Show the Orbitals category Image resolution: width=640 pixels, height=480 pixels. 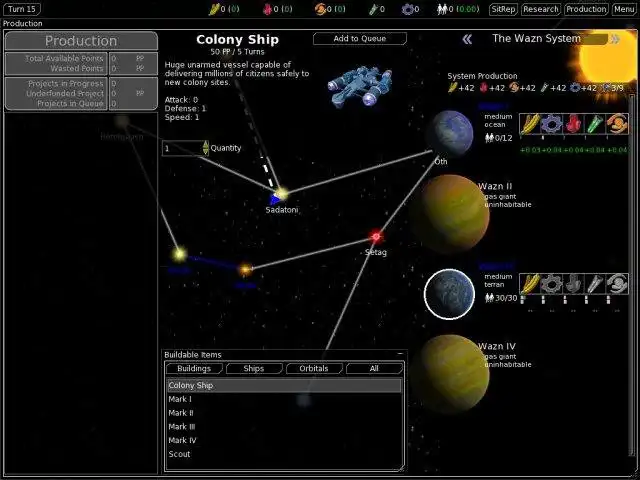point(314,369)
